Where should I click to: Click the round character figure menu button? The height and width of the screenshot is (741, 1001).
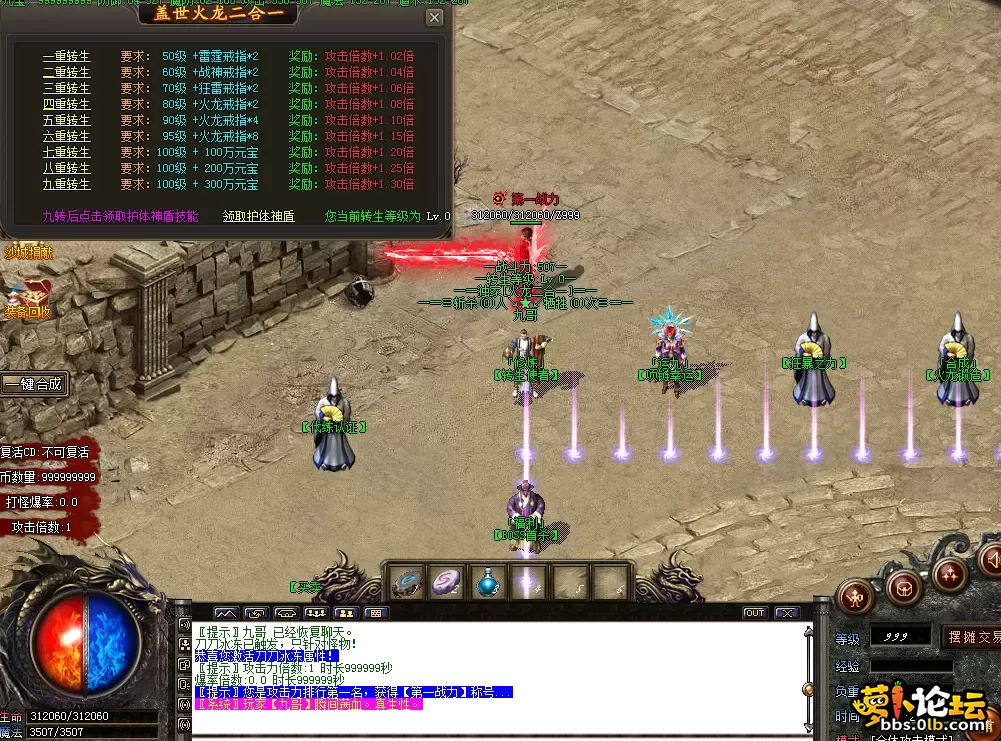click(x=856, y=596)
